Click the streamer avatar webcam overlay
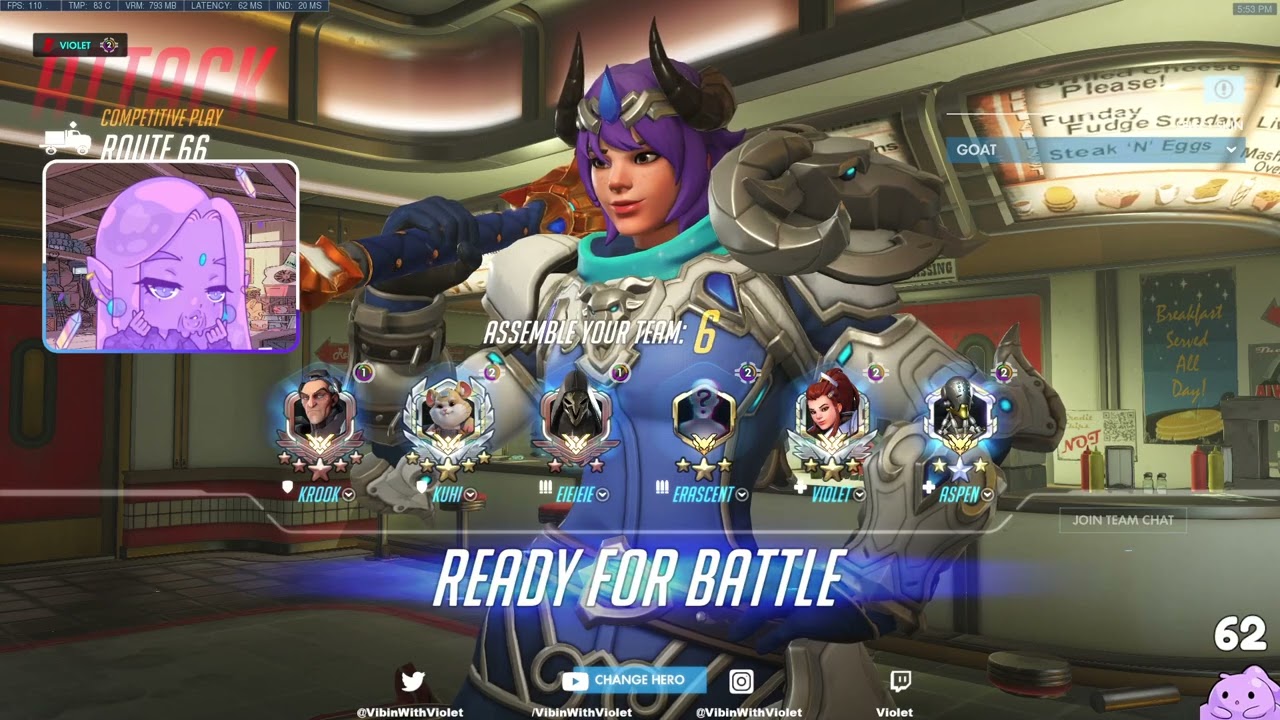 point(171,256)
